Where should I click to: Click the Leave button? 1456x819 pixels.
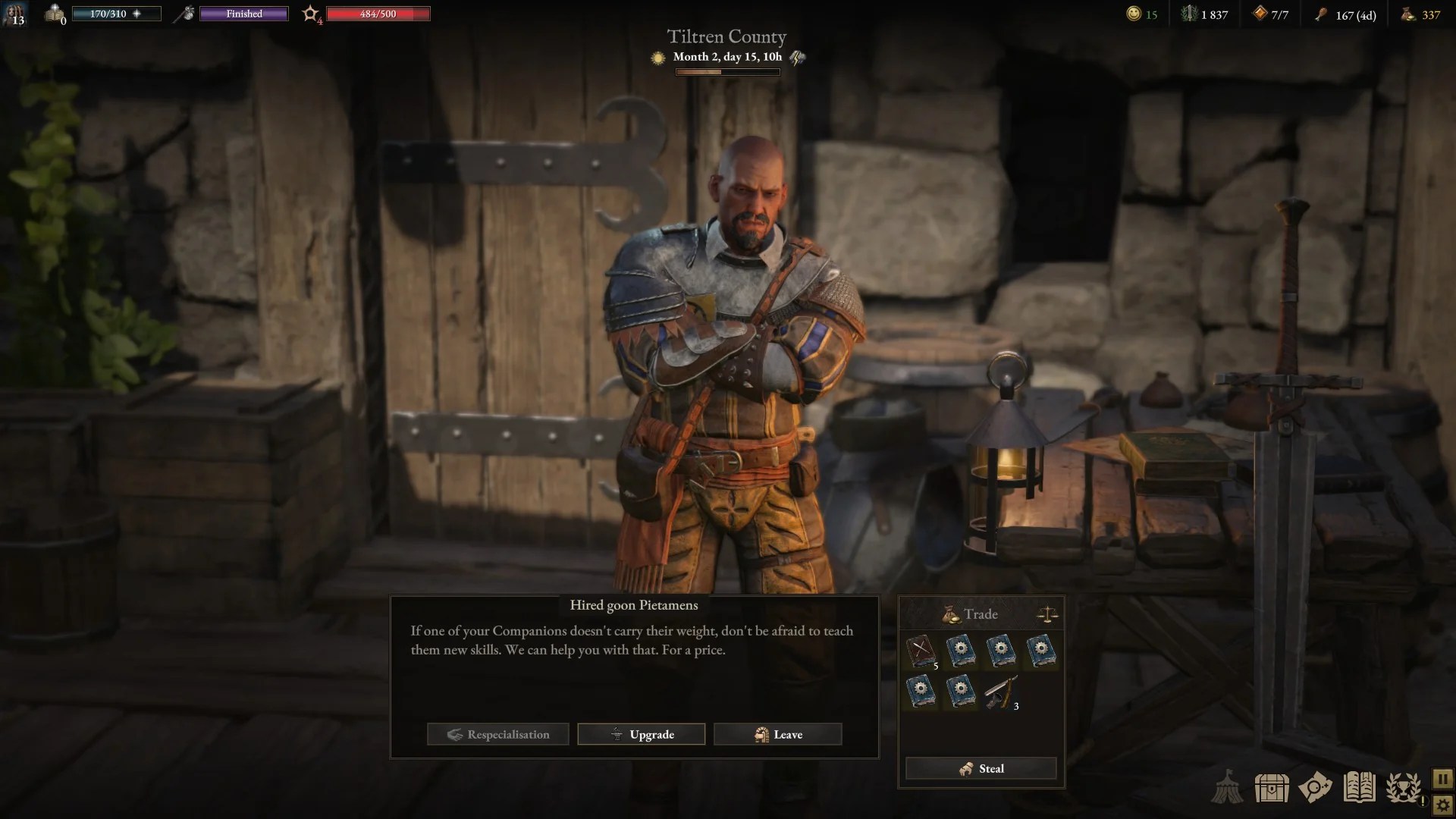(x=777, y=734)
